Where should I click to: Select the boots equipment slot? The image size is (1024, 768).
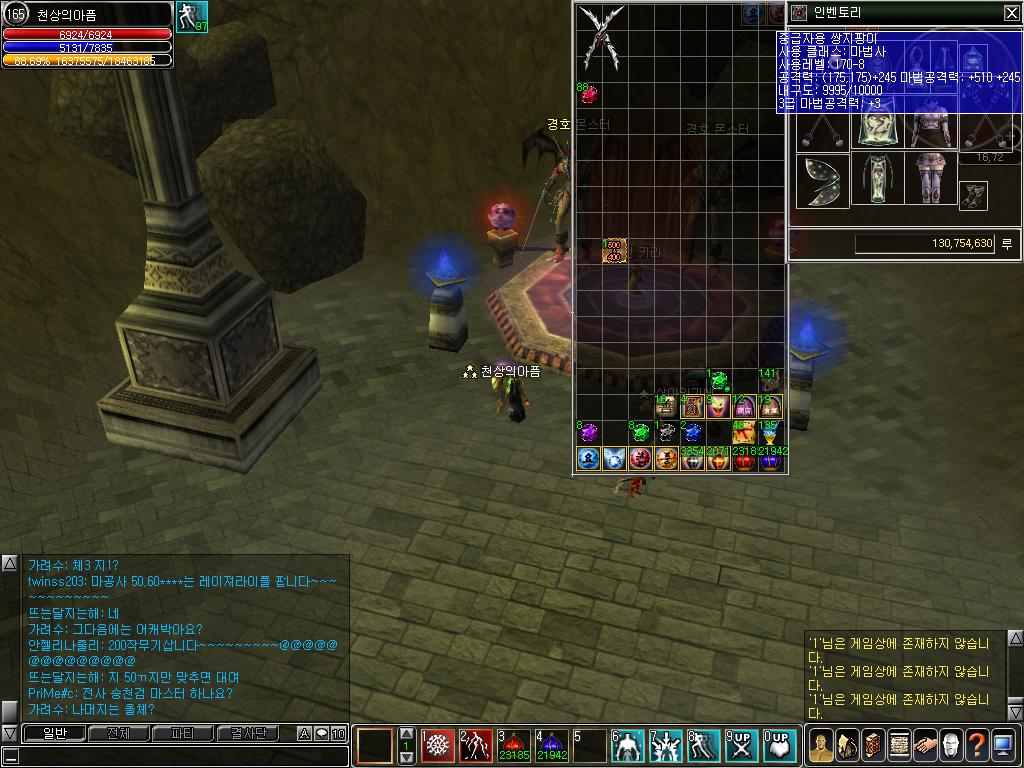(973, 196)
